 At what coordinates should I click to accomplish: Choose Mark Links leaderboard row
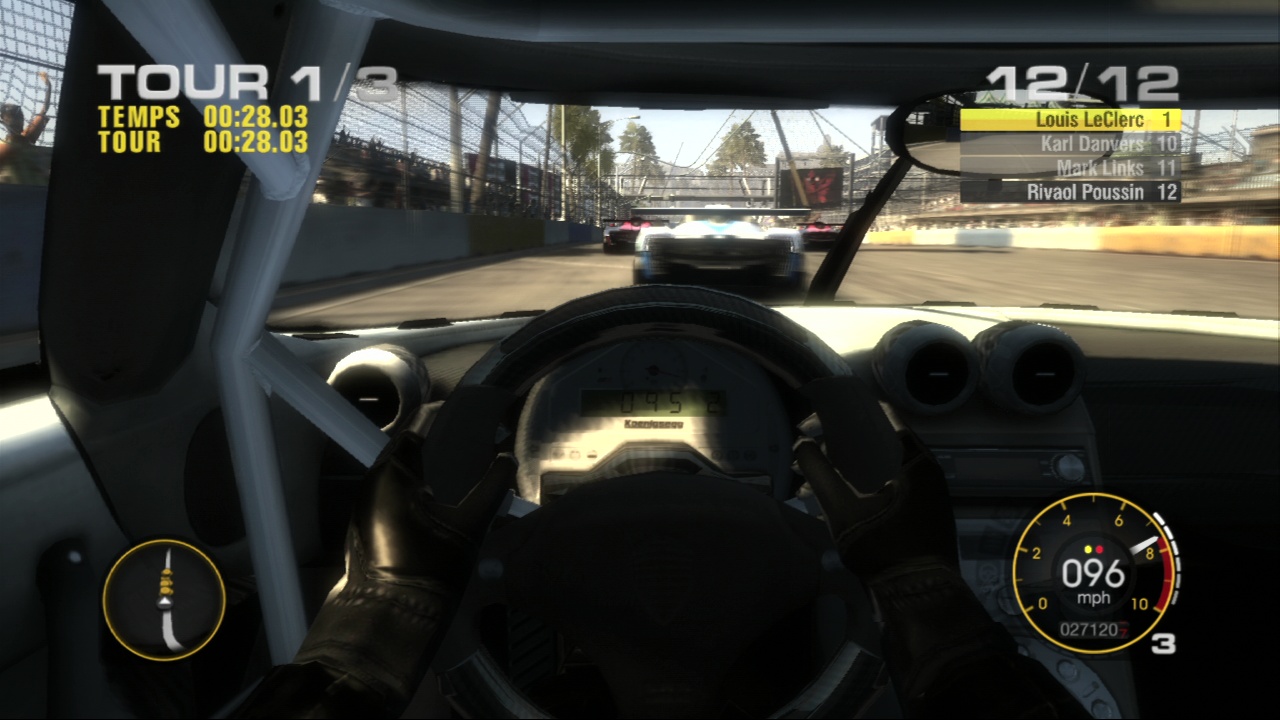[1070, 168]
